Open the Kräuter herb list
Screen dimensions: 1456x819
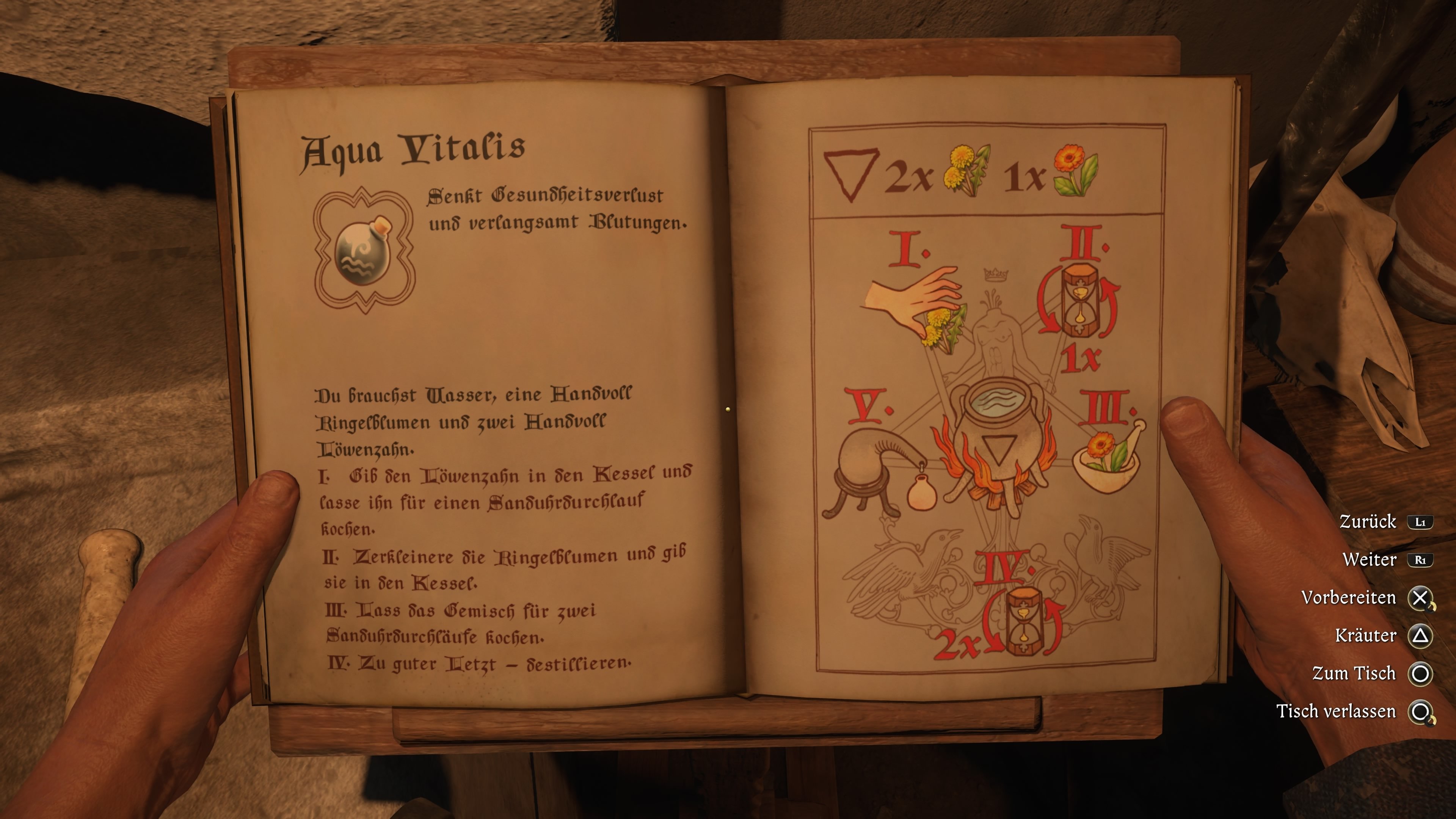click(1365, 635)
